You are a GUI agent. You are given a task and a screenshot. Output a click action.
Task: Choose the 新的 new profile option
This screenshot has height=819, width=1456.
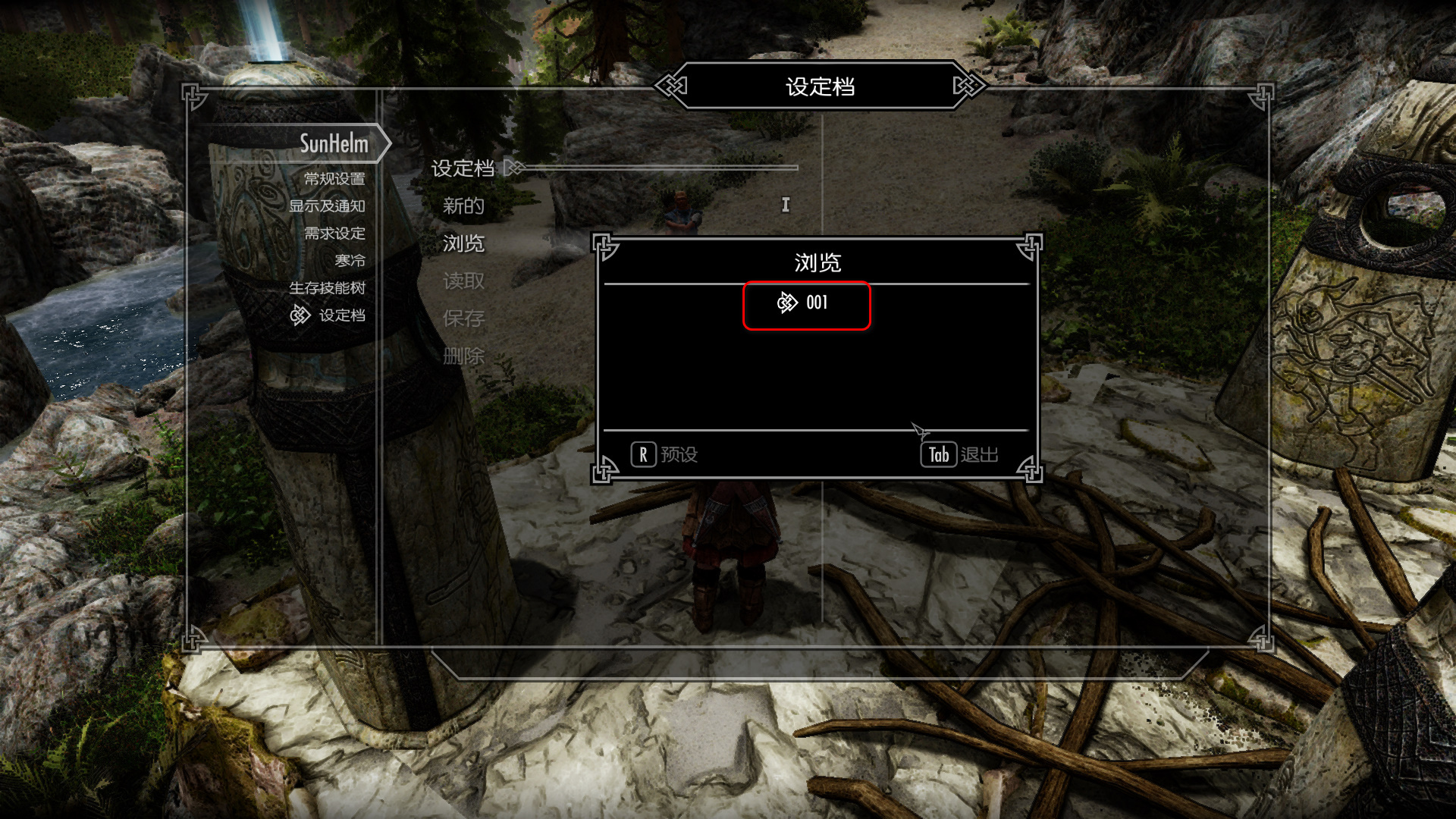(463, 206)
